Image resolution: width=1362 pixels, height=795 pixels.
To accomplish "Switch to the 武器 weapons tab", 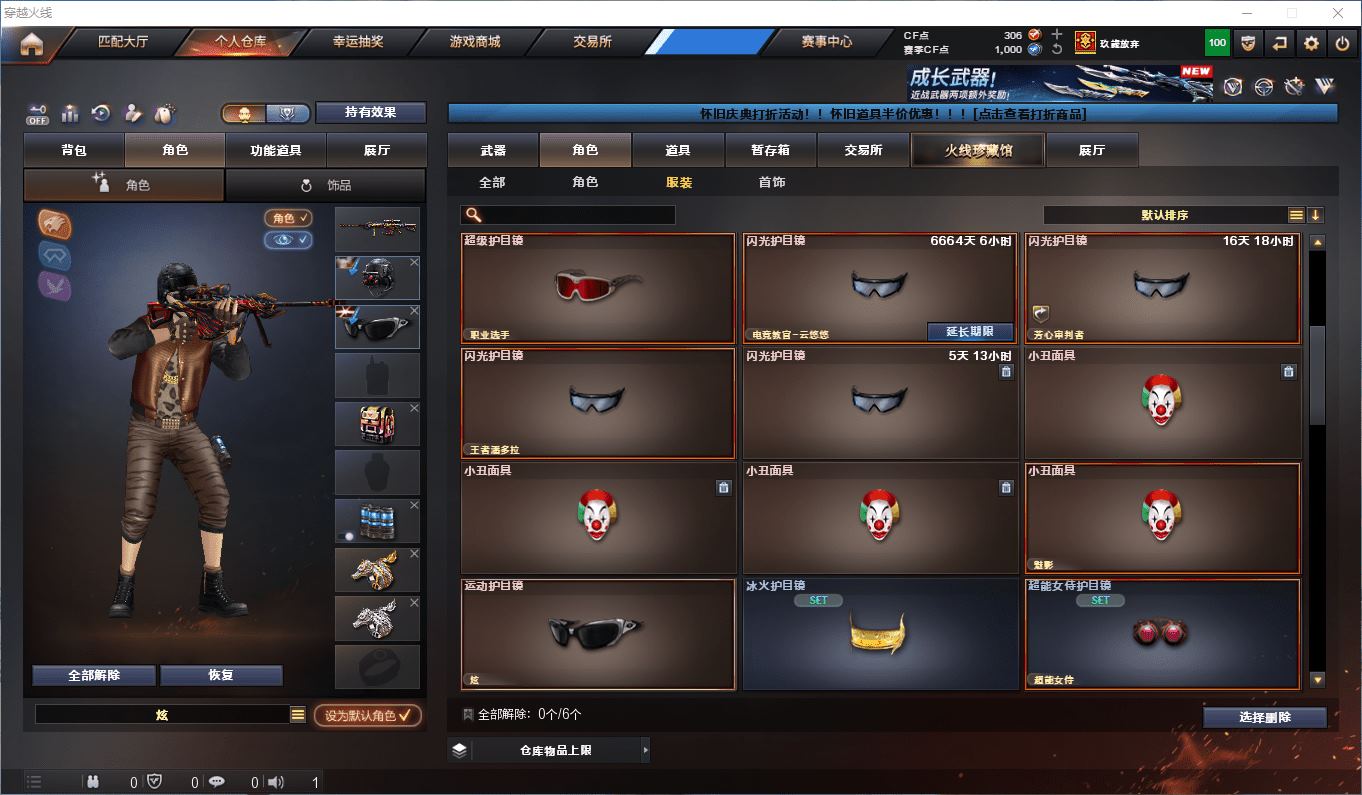I will (493, 150).
